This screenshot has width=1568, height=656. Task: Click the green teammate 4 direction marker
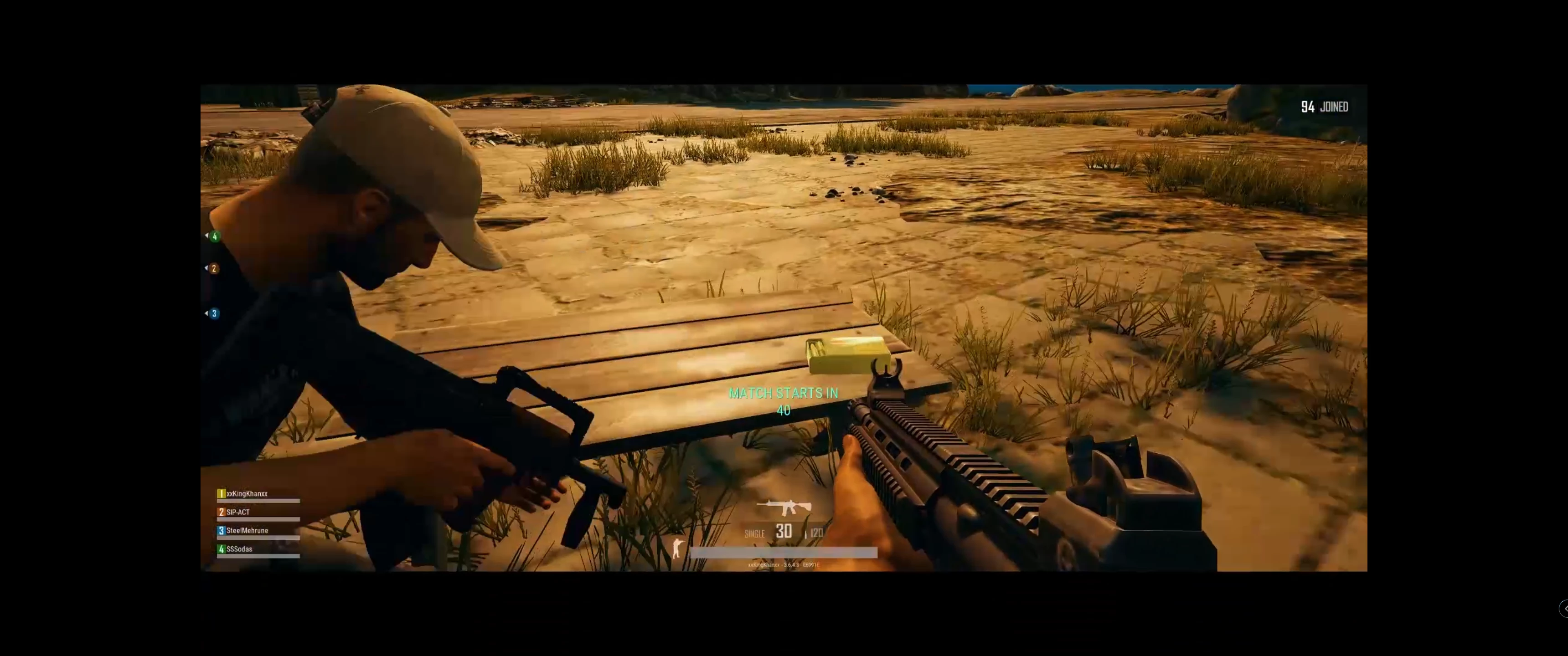tap(214, 236)
